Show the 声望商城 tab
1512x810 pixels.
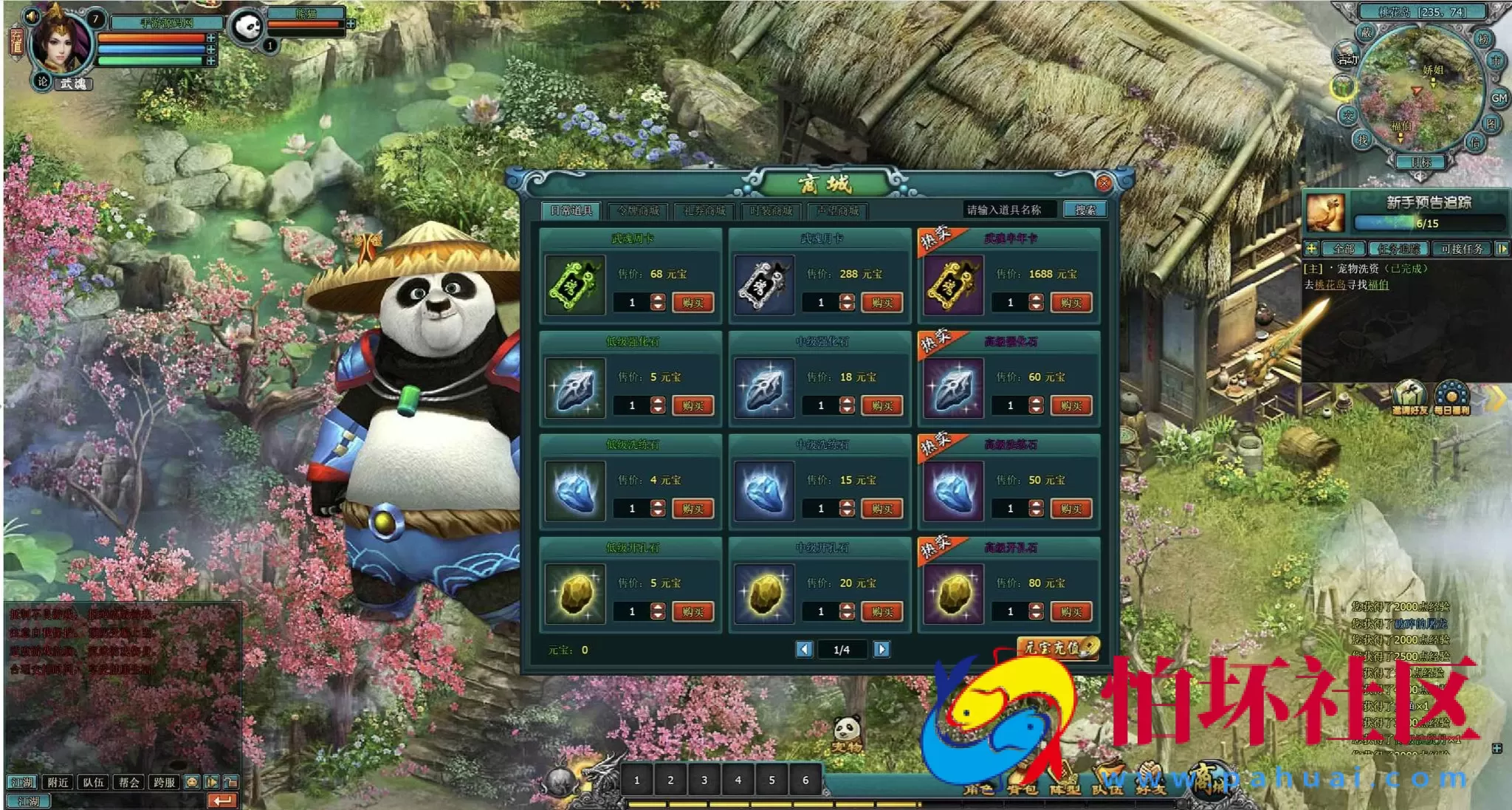pos(837,211)
